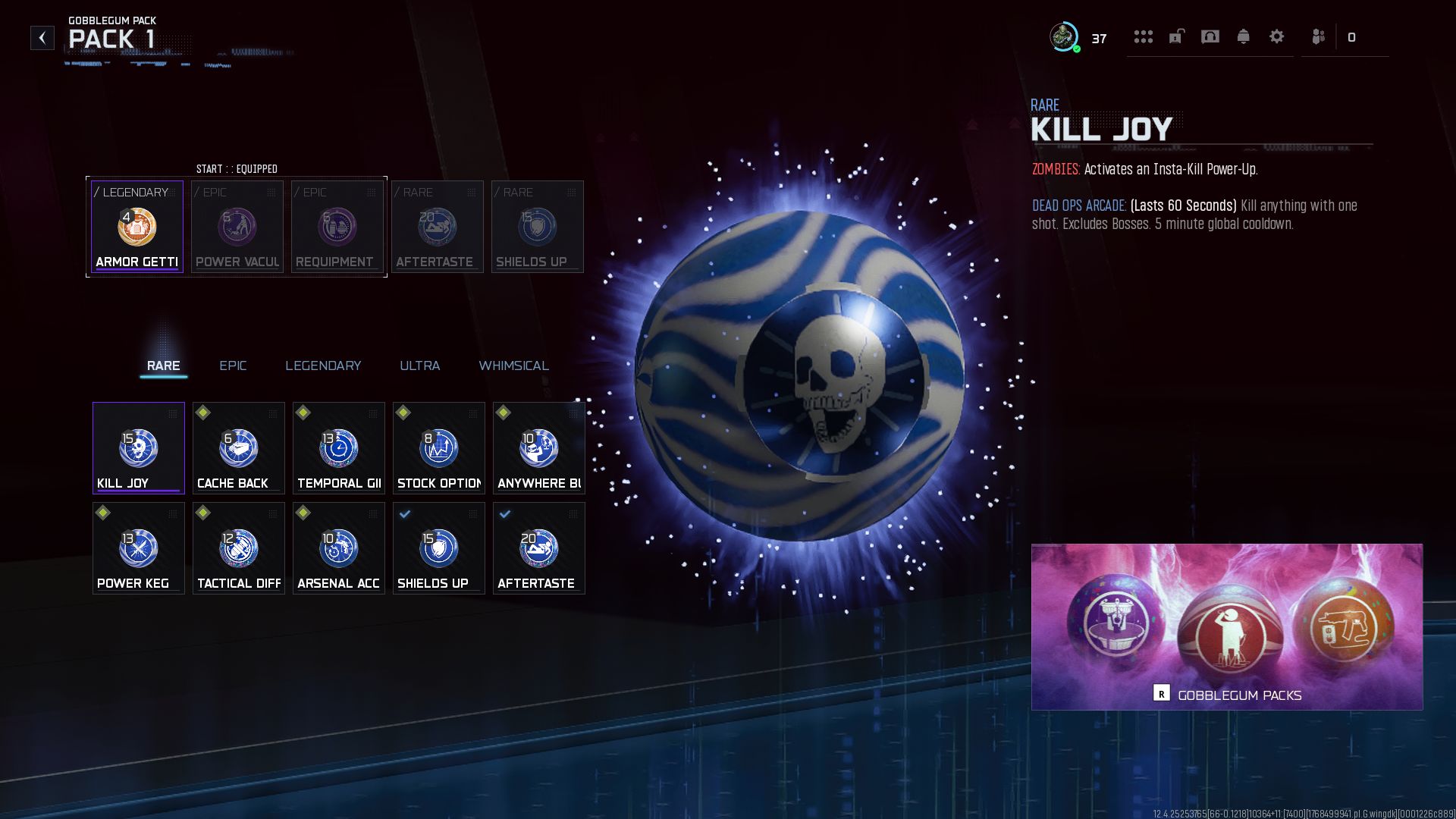Select the Tactical Diffusion gobblegum tile
This screenshot has width=1456, height=819.
(x=238, y=548)
